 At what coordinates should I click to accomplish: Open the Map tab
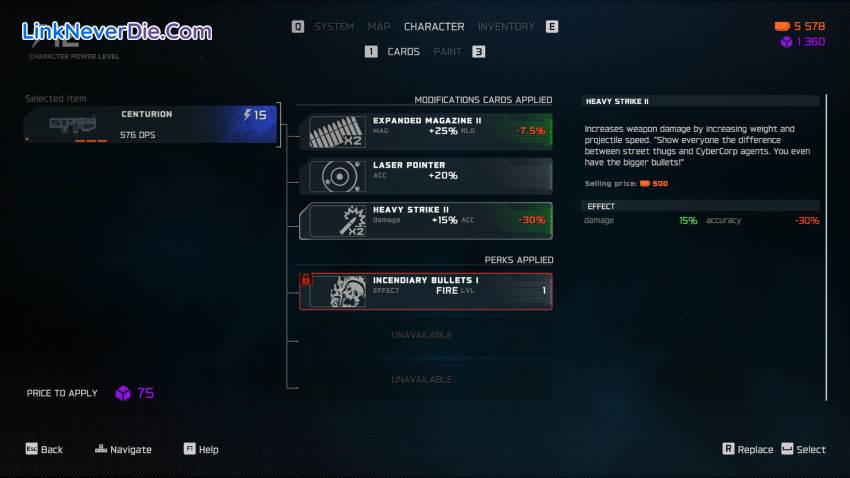[x=379, y=27]
